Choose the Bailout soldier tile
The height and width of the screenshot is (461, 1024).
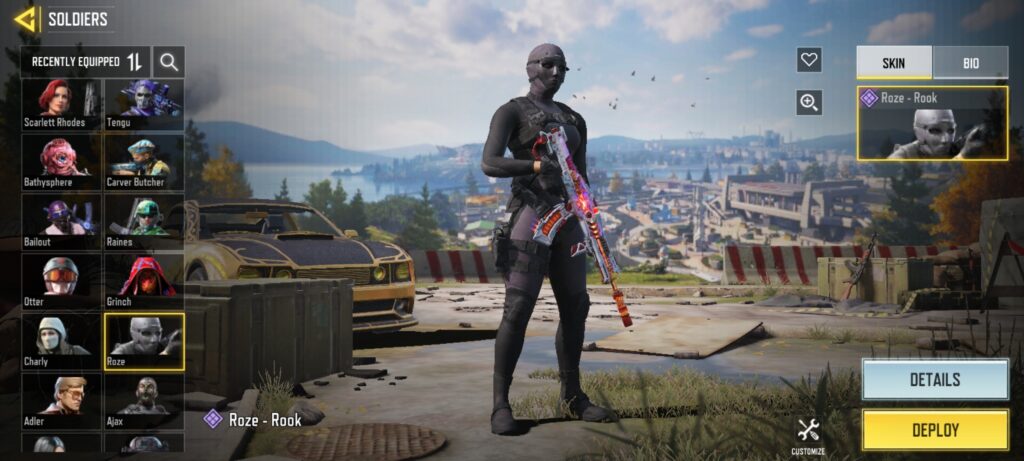pos(62,222)
